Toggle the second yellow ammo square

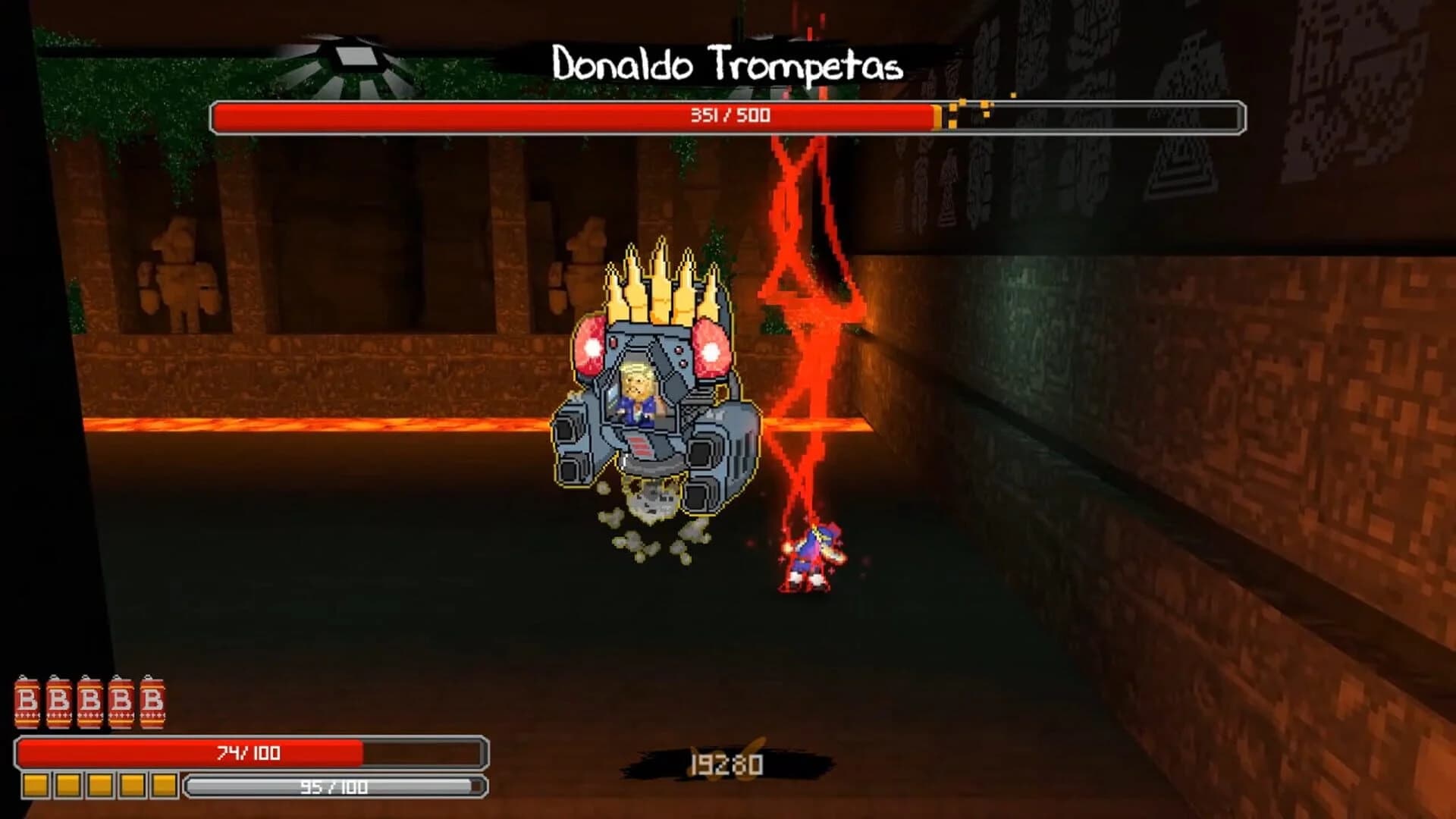click(x=68, y=786)
